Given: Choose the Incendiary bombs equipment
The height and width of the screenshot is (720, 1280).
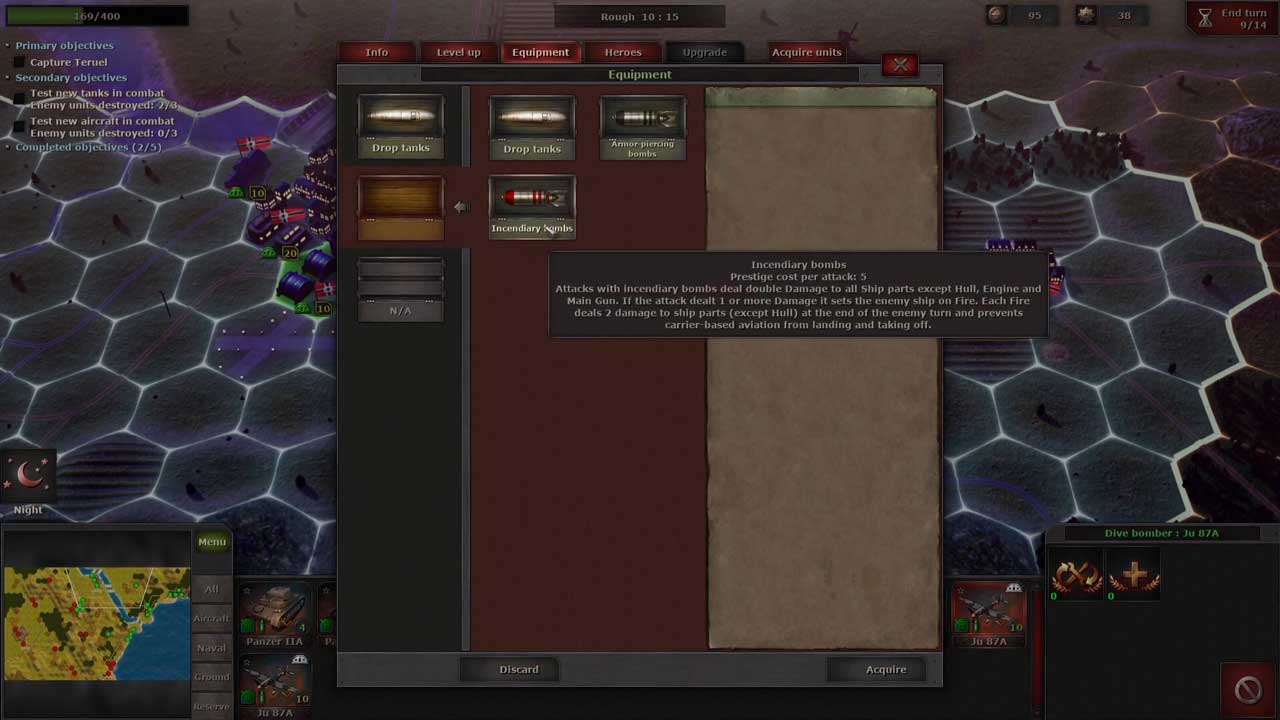Looking at the screenshot, I should [532, 206].
